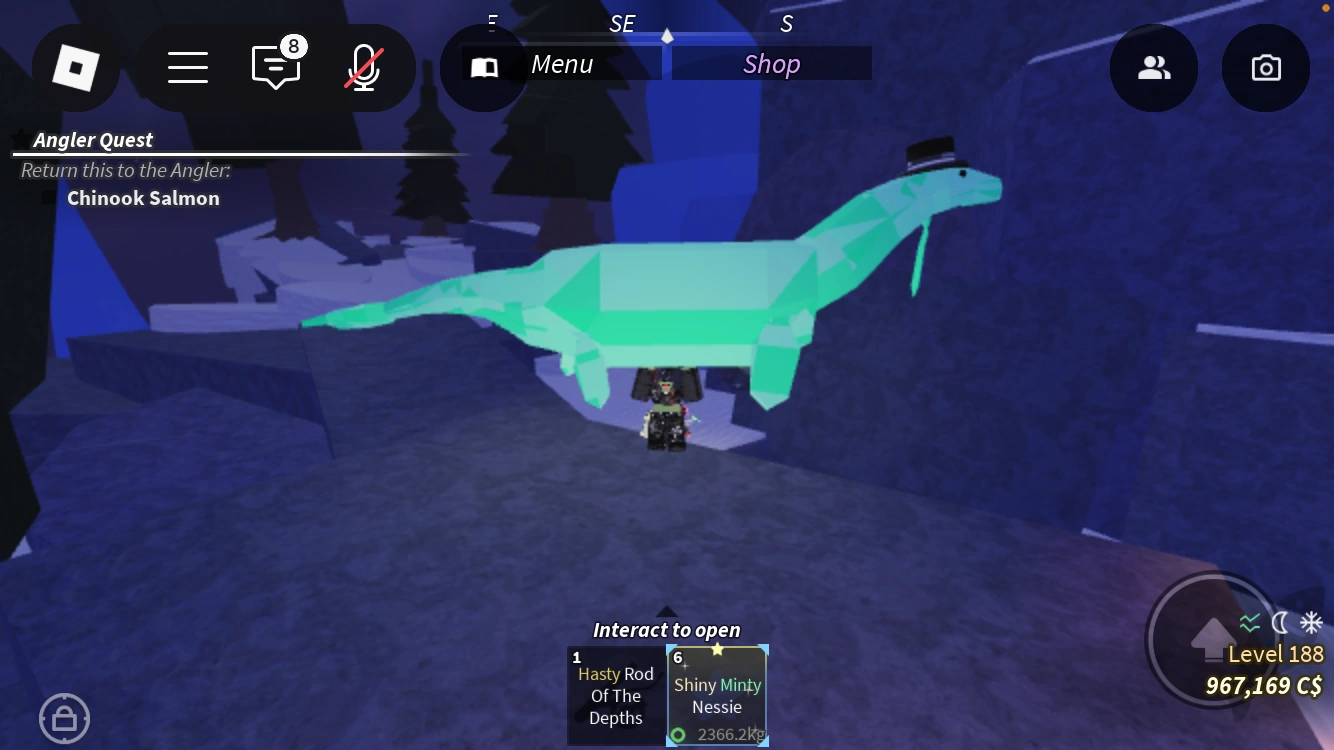Toggle shift lock with the padlock icon
This screenshot has width=1334, height=750.
coord(64,718)
